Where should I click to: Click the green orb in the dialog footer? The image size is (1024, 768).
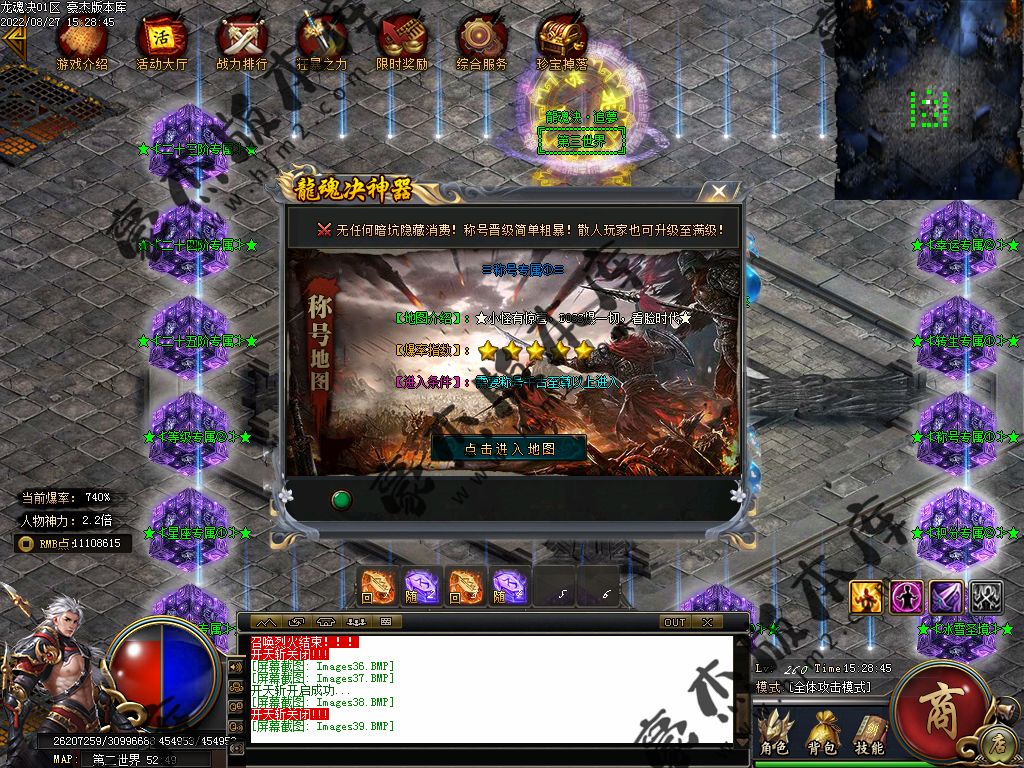[x=342, y=498]
